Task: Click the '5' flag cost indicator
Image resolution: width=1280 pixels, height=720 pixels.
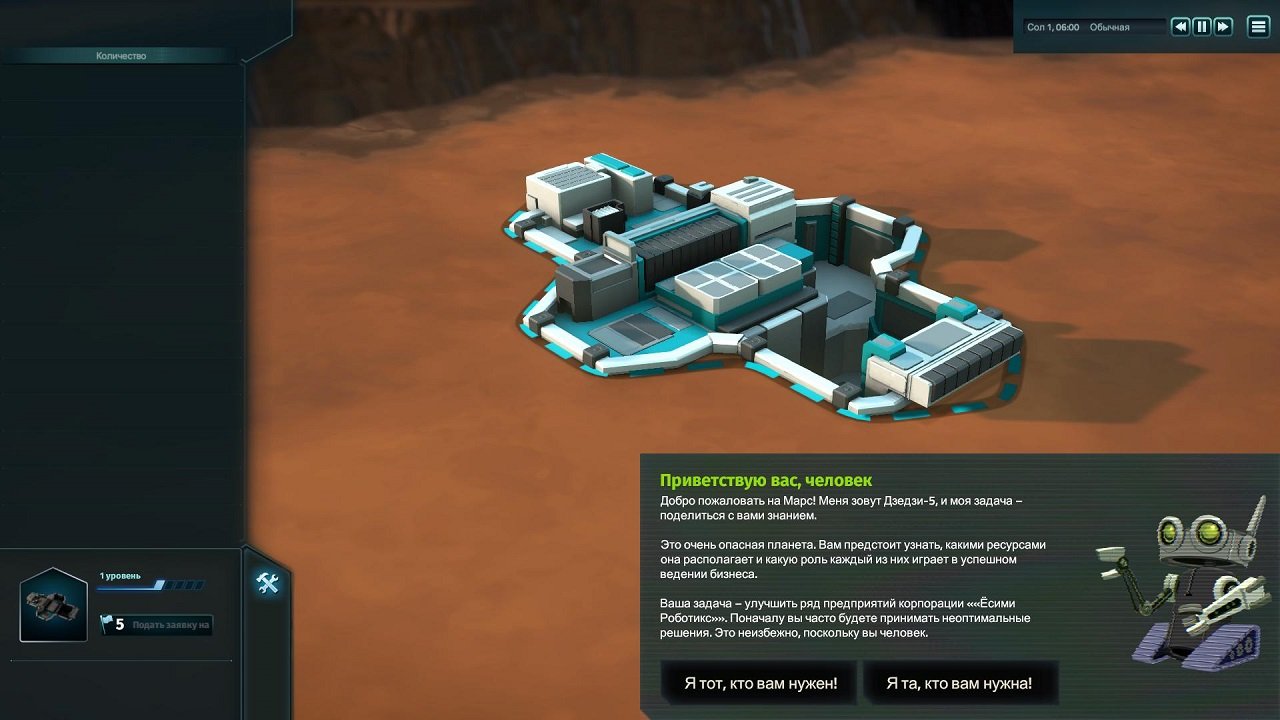Action: pos(118,625)
